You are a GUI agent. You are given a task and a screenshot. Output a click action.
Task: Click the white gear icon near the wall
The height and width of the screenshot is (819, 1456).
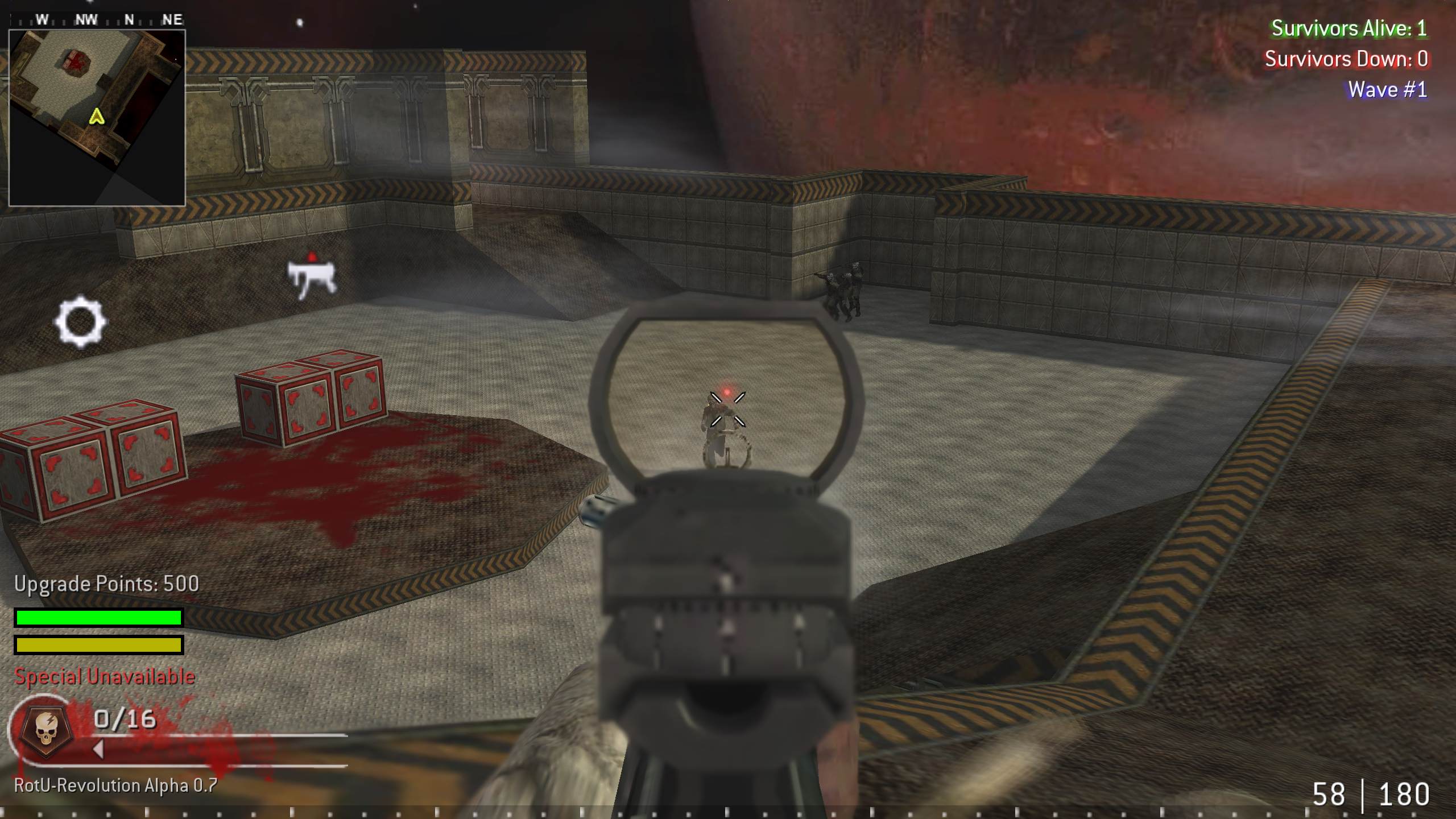click(80, 322)
